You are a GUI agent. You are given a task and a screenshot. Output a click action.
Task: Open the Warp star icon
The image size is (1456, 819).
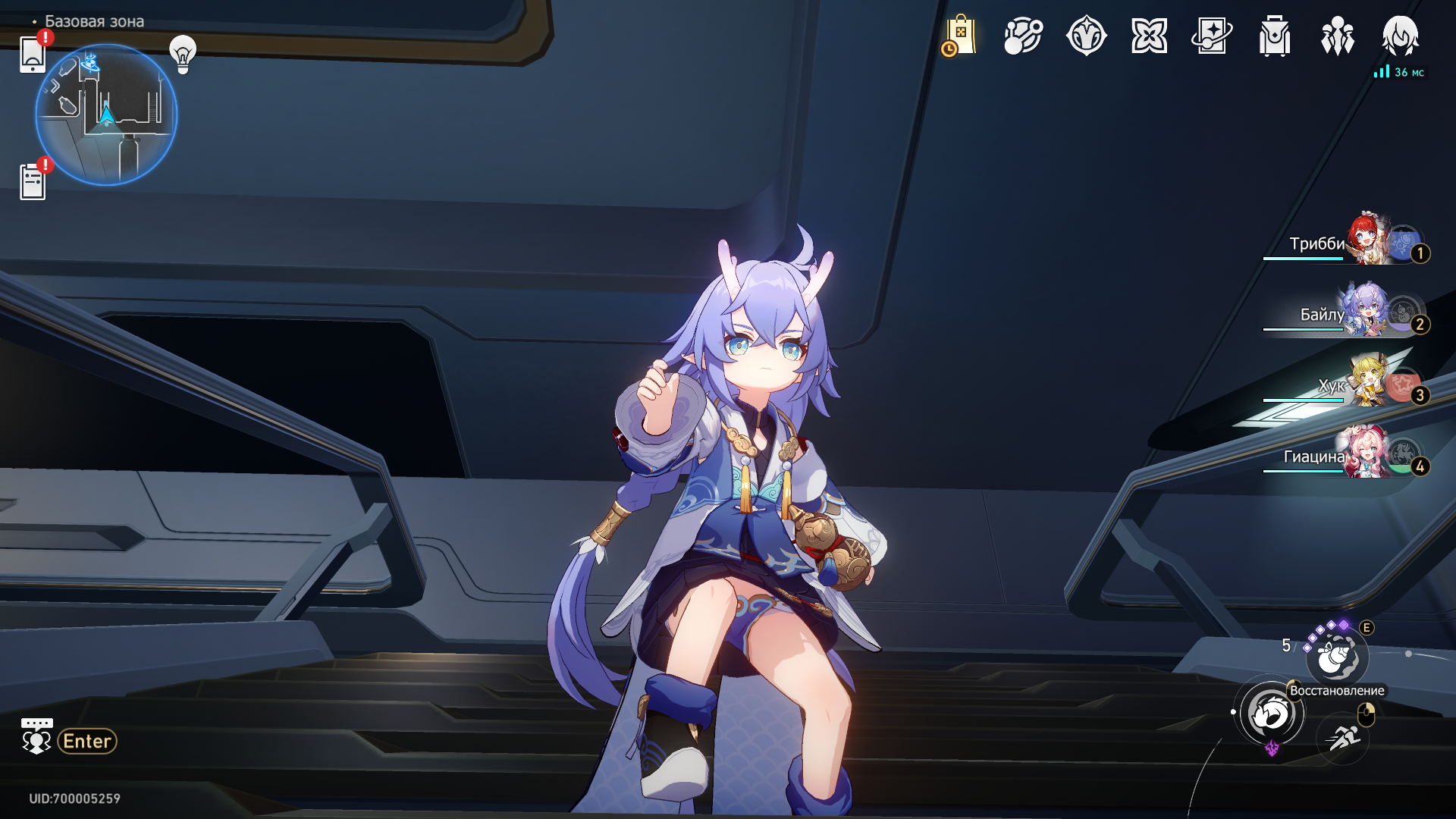click(1086, 36)
